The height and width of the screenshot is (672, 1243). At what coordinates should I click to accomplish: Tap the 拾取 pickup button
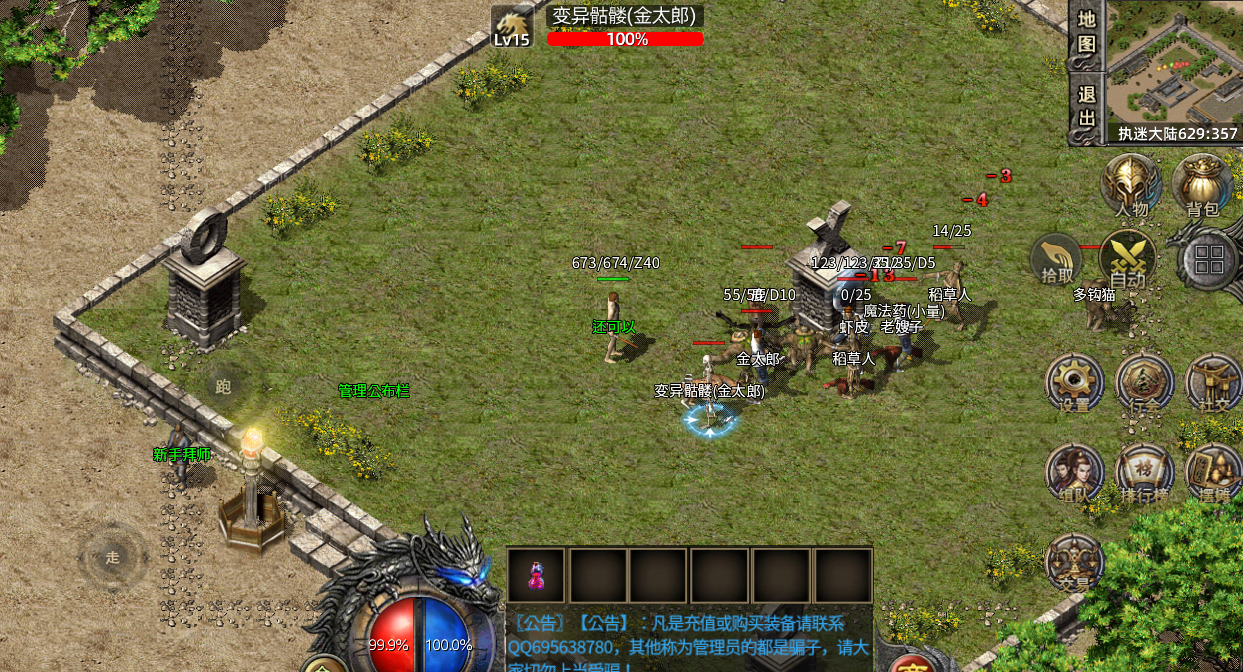coord(1058,261)
